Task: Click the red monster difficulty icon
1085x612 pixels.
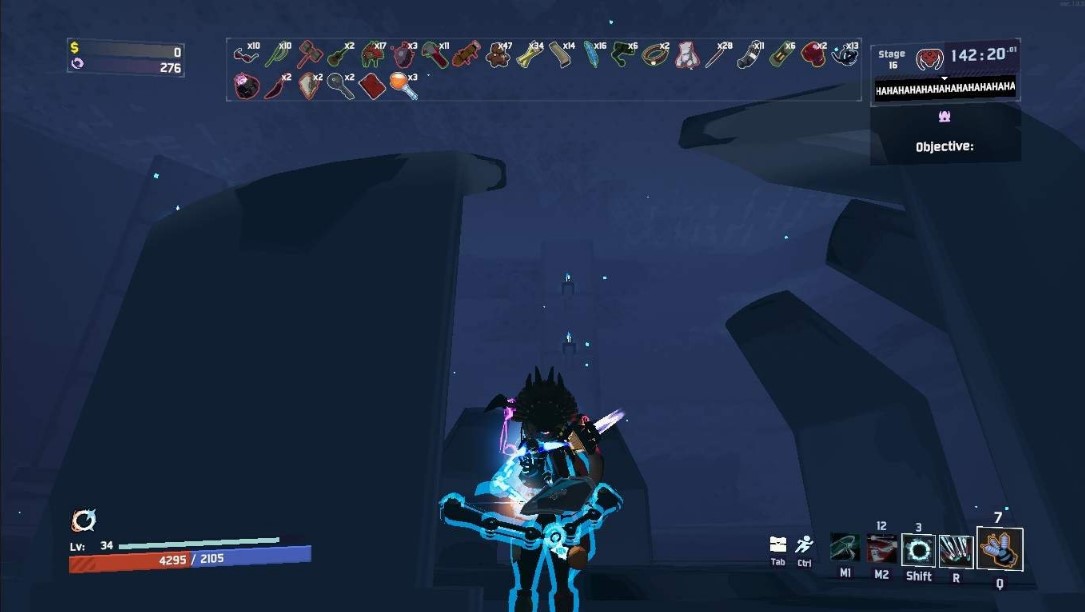Action: coord(929,59)
